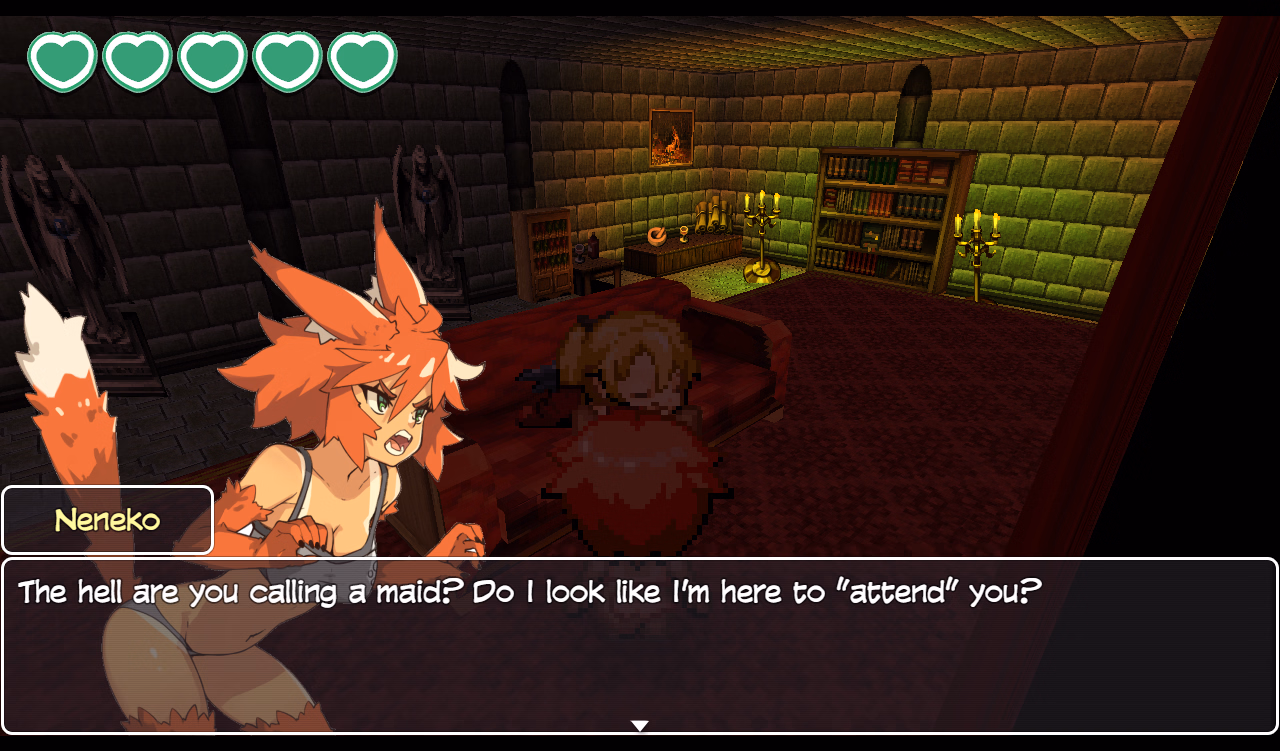
Task: Click the fourth heart icon
Action: tap(287, 59)
